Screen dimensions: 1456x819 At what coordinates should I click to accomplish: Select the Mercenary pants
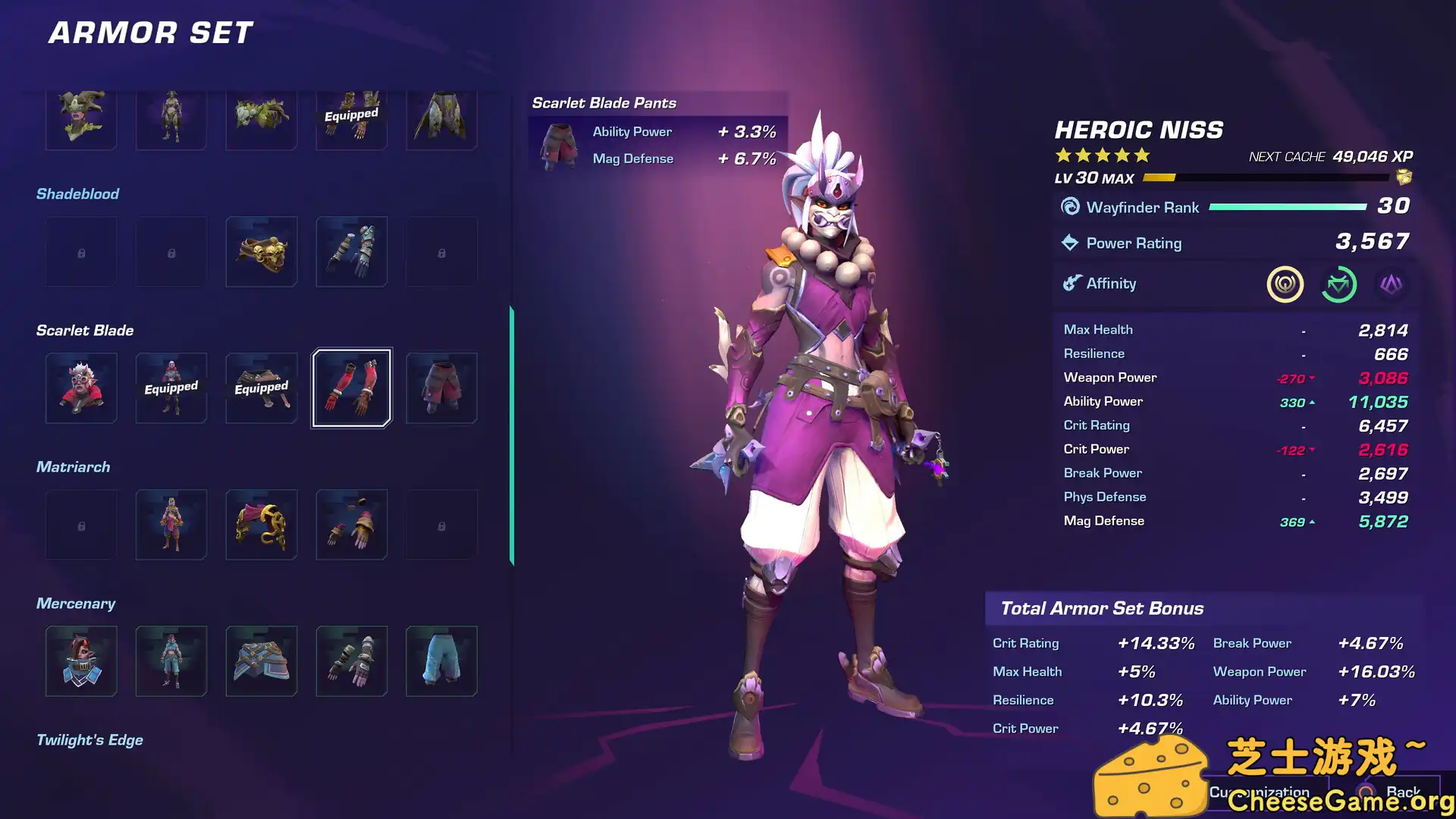coord(441,661)
